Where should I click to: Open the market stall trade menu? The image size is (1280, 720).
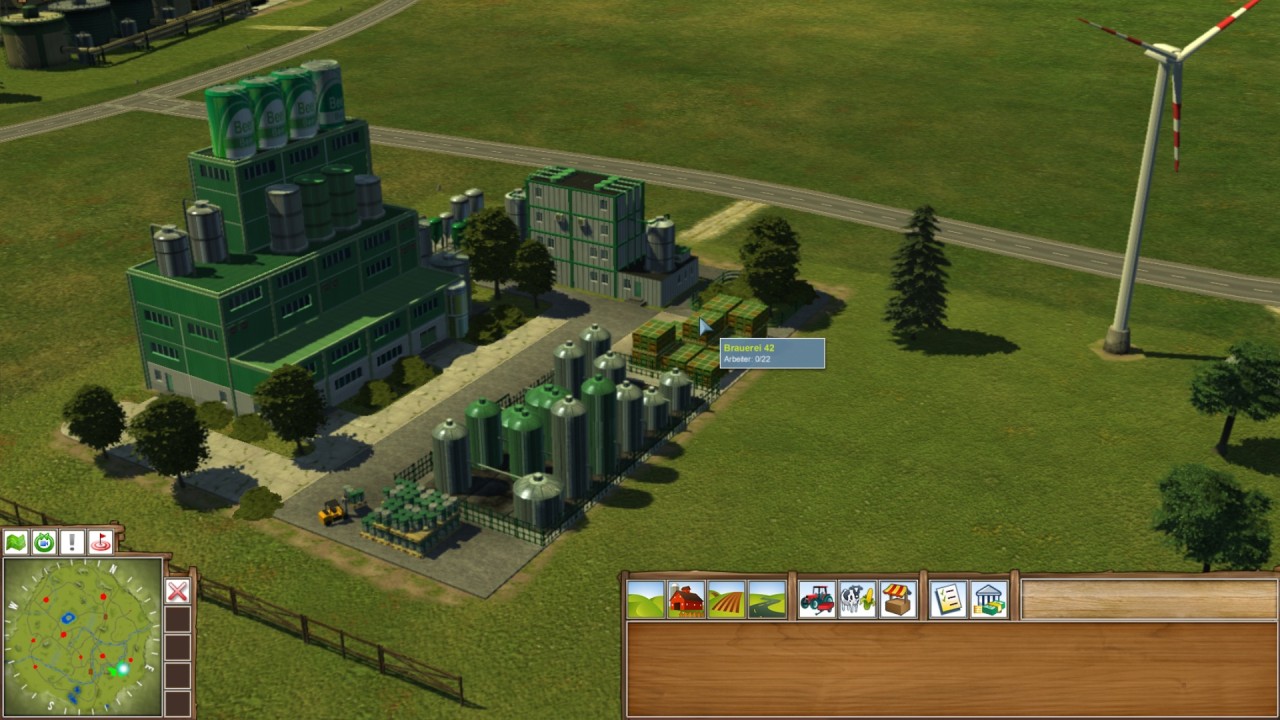[898, 600]
